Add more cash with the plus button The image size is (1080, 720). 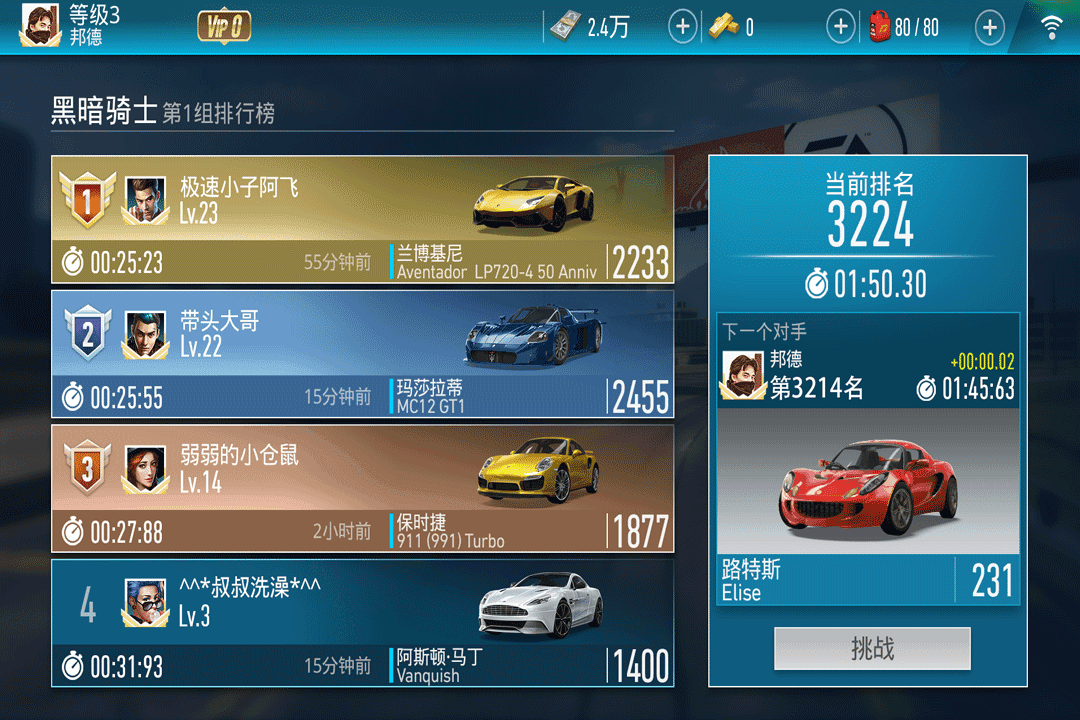click(x=682, y=27)
